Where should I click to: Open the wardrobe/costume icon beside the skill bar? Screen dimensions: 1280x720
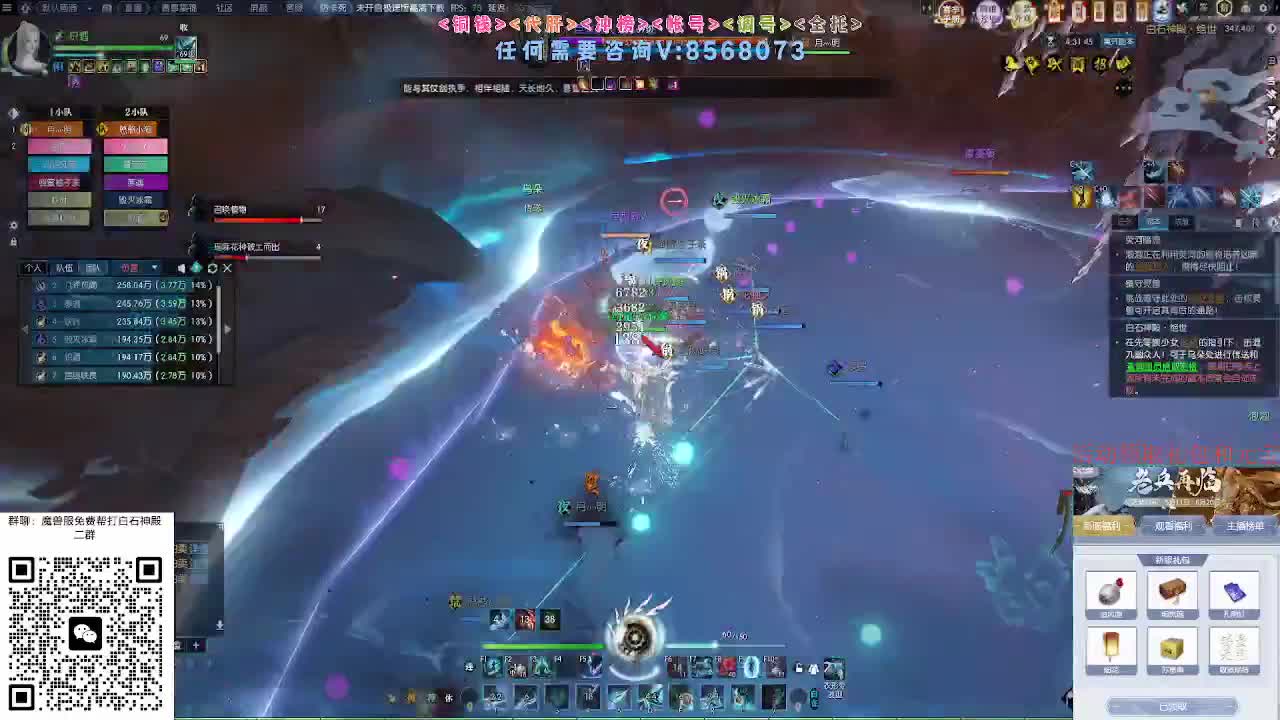pyautogui.click(x=813, y=667)
